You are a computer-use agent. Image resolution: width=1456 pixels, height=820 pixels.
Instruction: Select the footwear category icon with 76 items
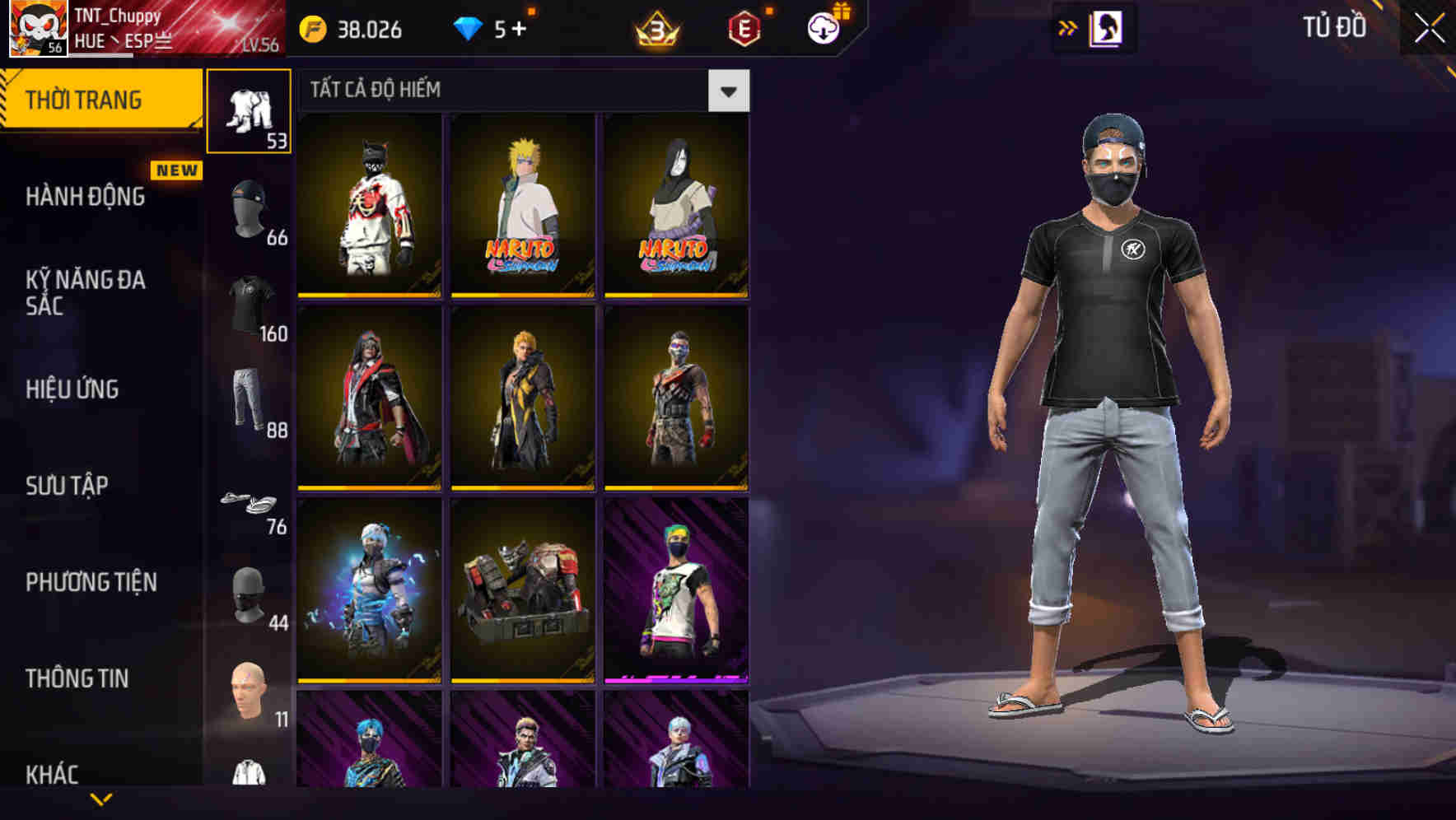click(x=250, y=501)
